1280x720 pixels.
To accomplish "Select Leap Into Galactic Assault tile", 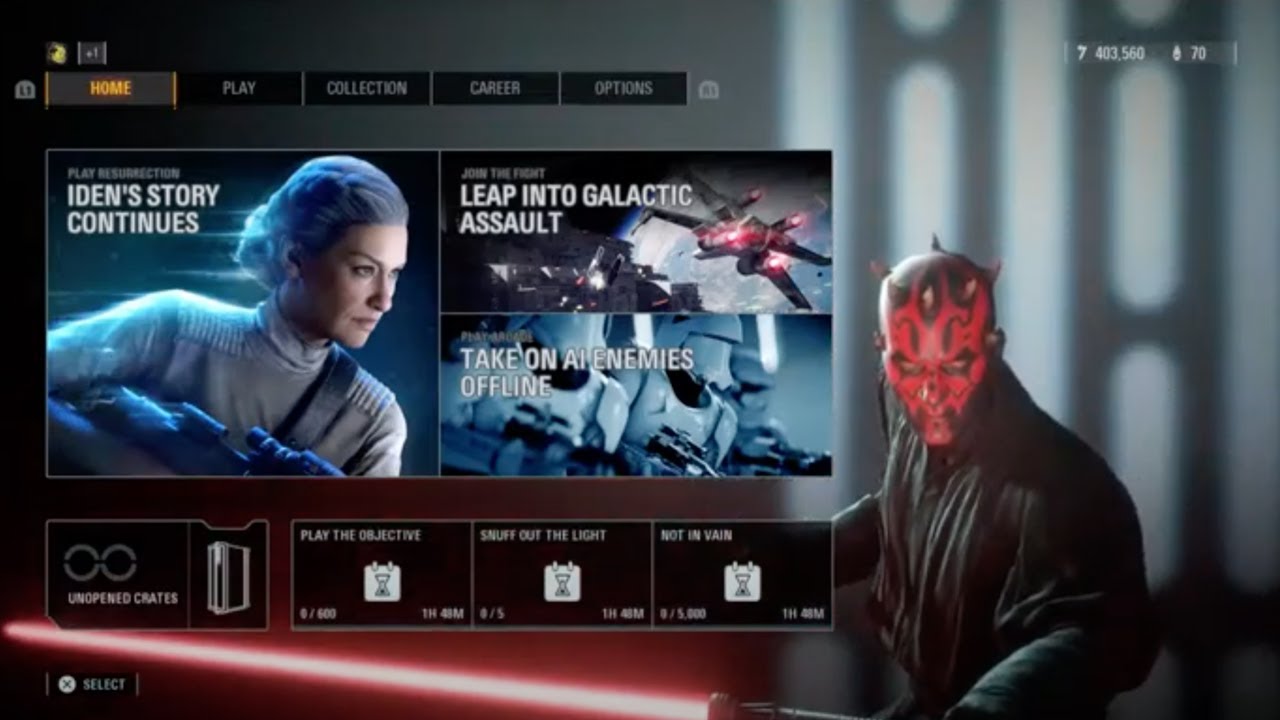I will click(636, 231).
